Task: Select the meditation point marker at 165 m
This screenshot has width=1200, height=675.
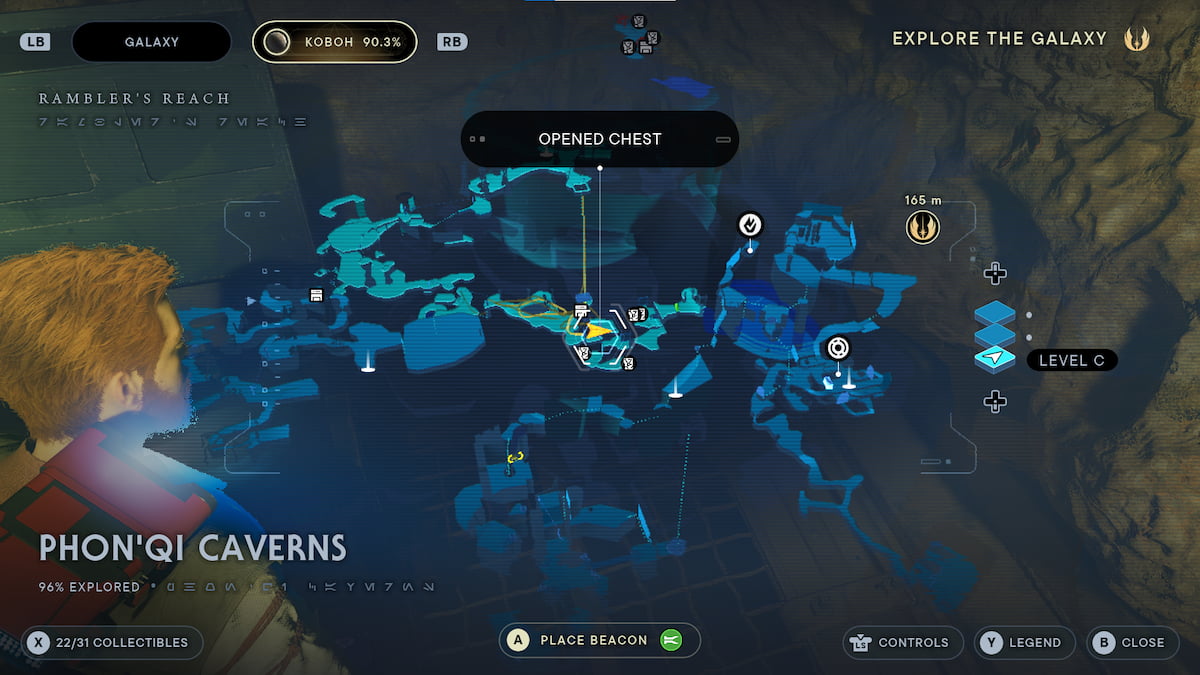Action: (923, 228)
